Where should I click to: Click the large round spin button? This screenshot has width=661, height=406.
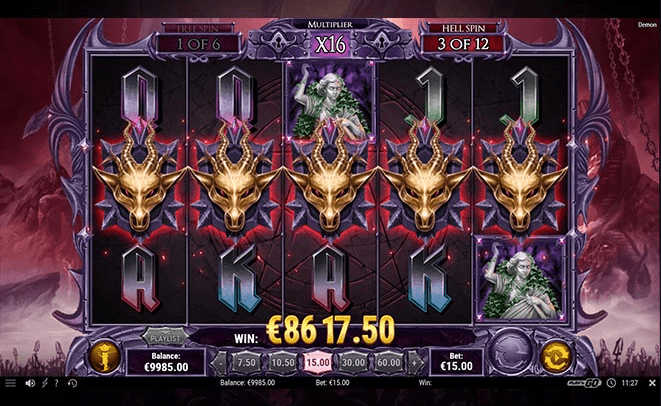tap(513, 358)
